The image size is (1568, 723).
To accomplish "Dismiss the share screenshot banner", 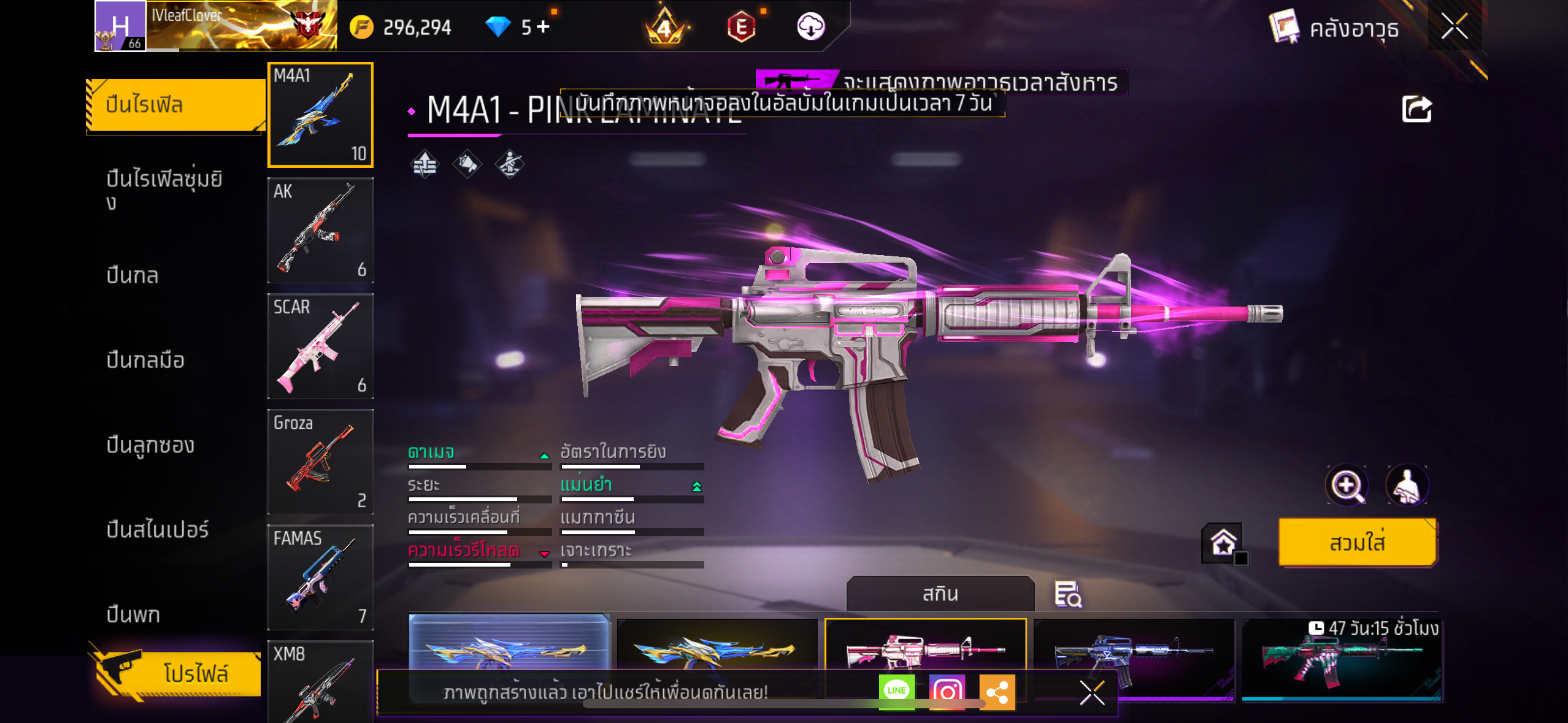I will pyautogui.click(x=1092, y=693).
